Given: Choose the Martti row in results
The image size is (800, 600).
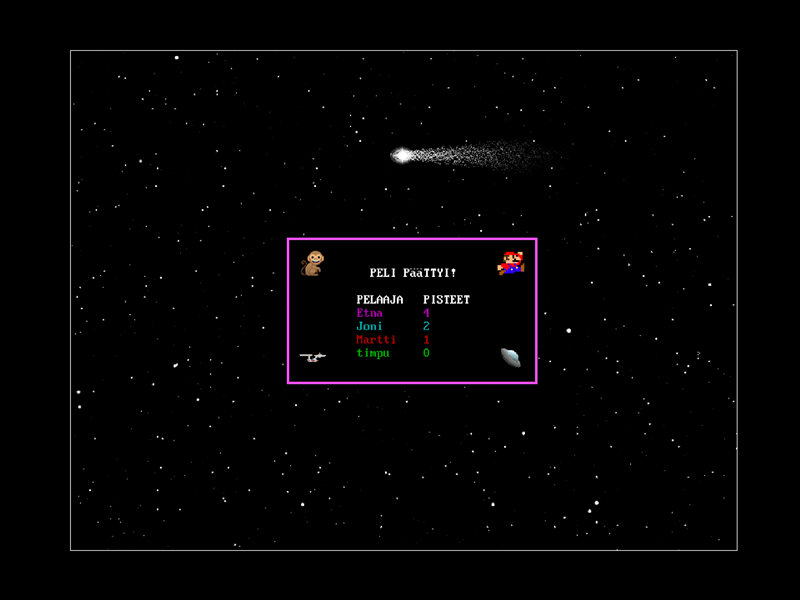Looking at the screenshot, I should [x=376, y=340].
